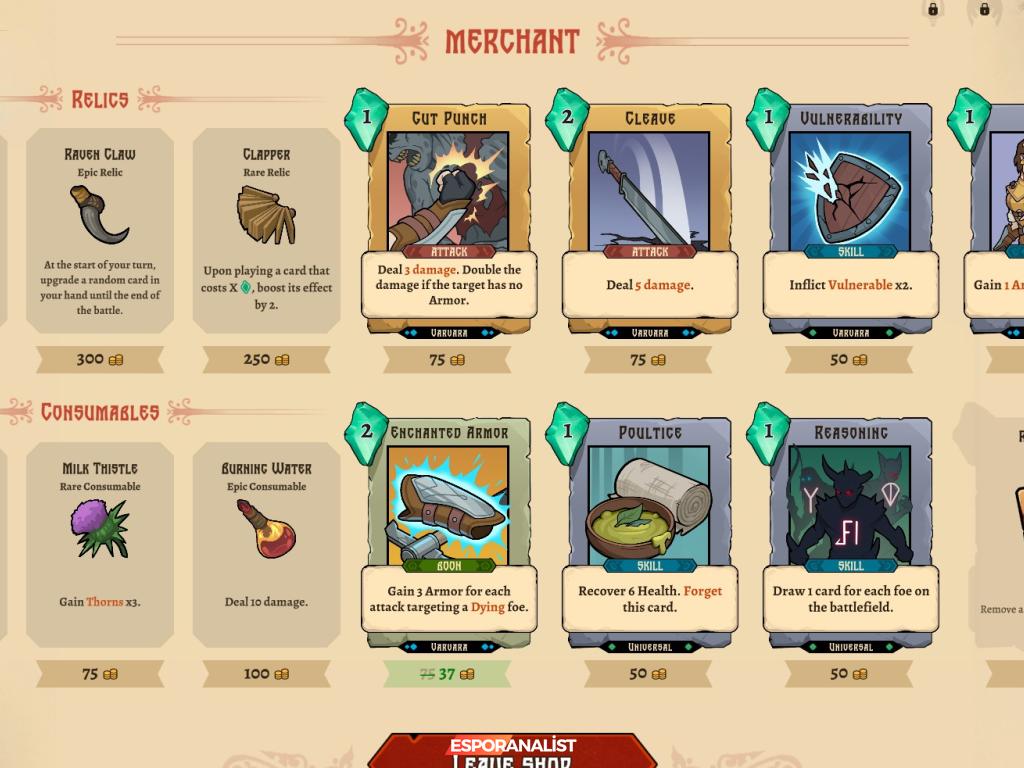Buy the Raven Claw epic relic
The height and width of the screenshot is (768, 1024).
point(100,230)
